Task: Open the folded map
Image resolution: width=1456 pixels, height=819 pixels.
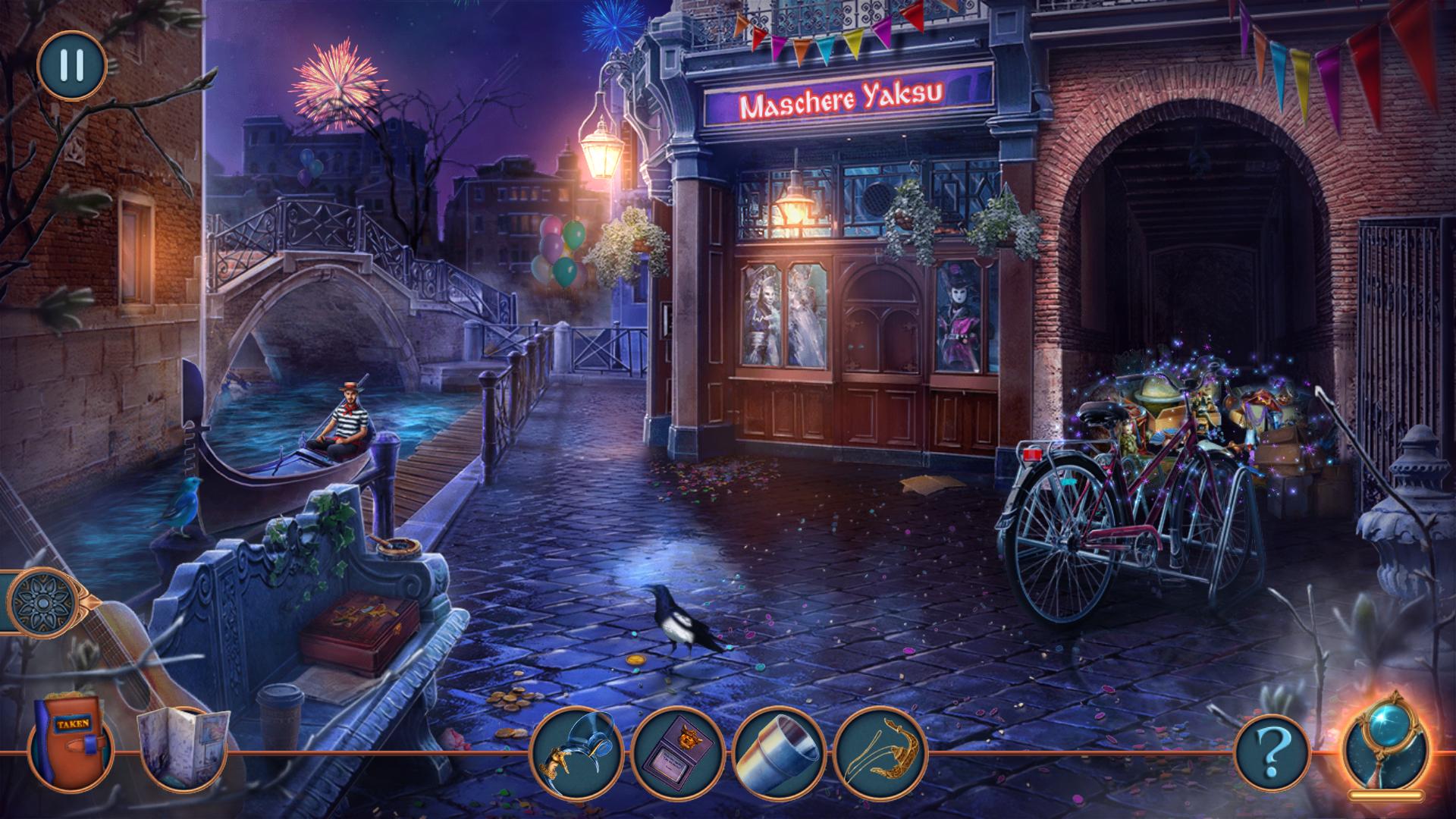Action: click(180, 748)
